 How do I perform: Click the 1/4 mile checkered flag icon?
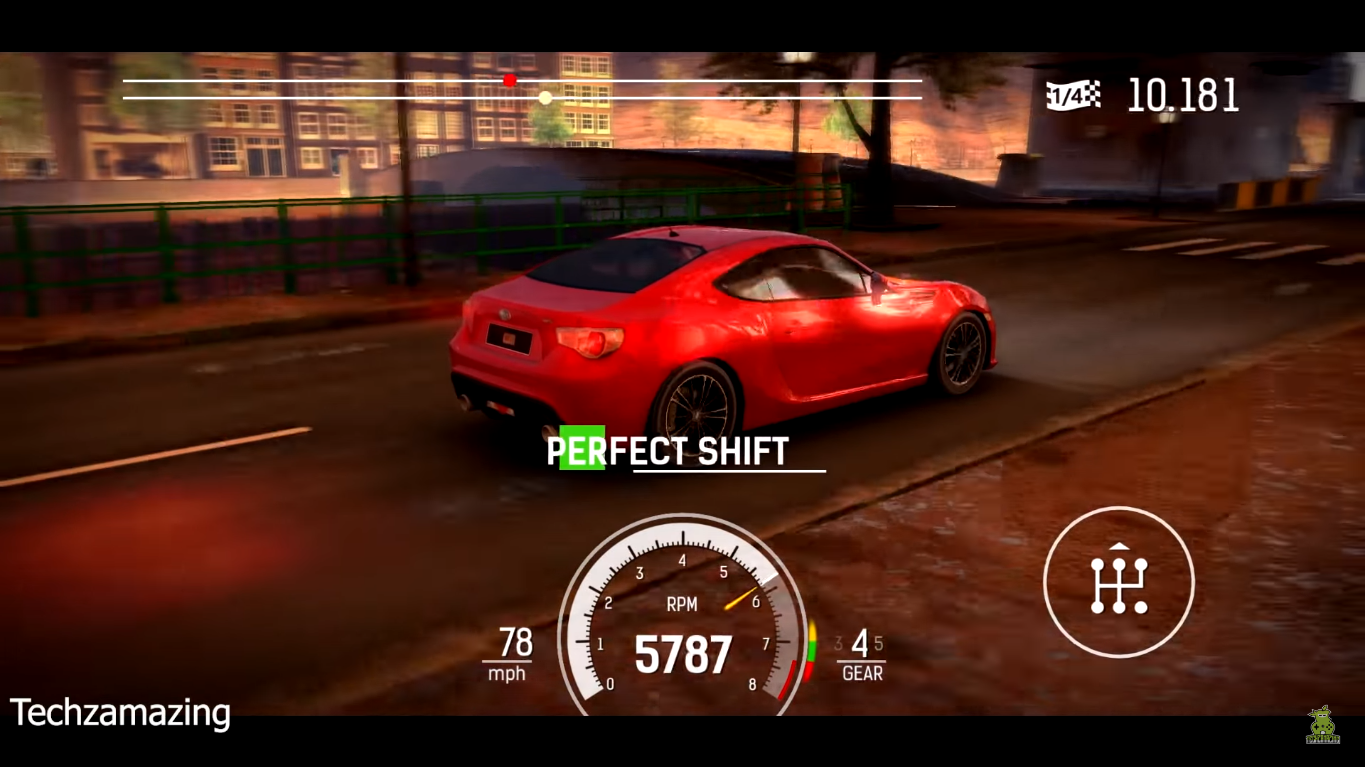pyautogui.click(x=1073, y=94)
